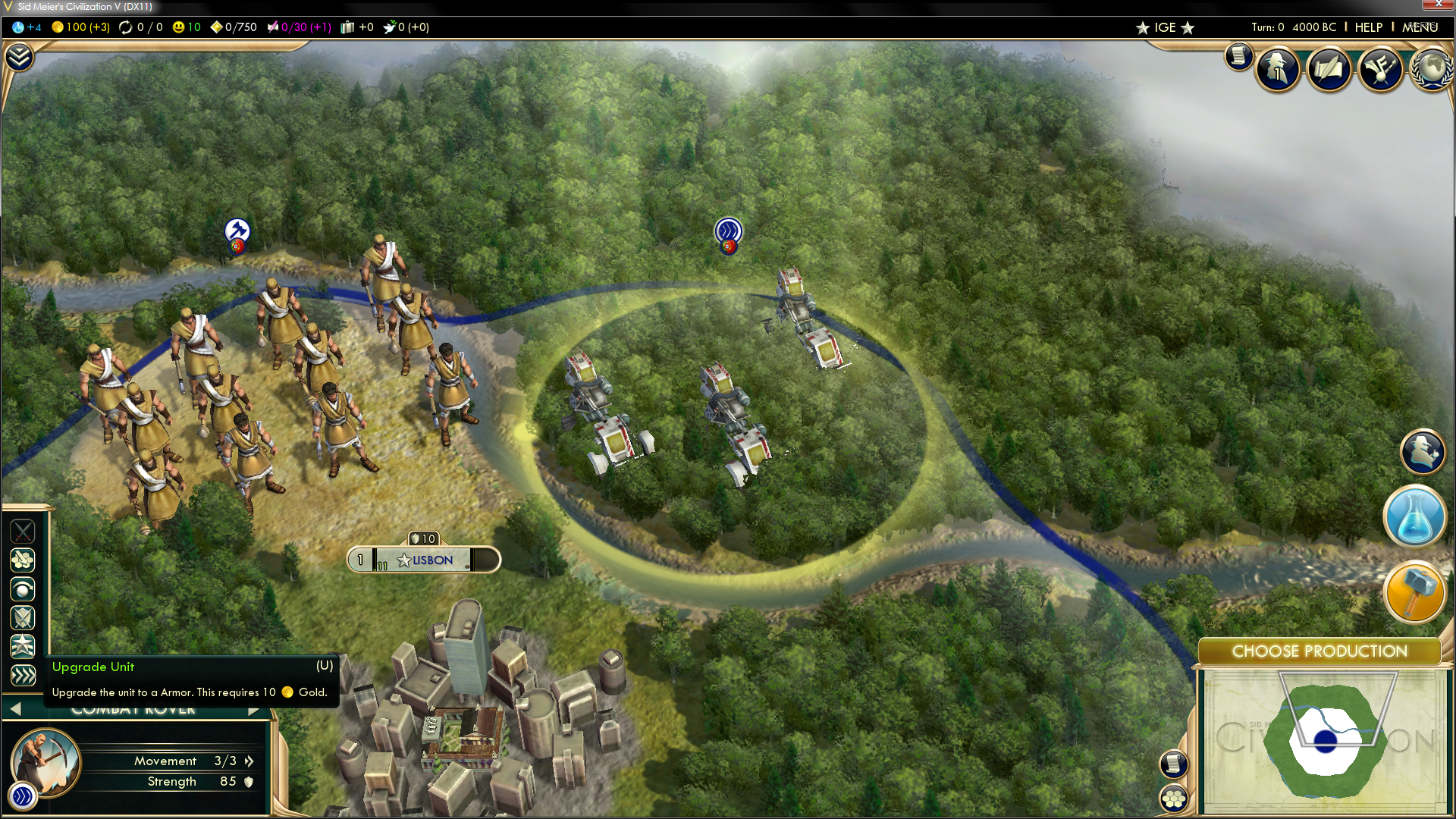
Task: Choose the crossed-swords shield unit action
Action: pyautogui.click(x=23, y=617)
